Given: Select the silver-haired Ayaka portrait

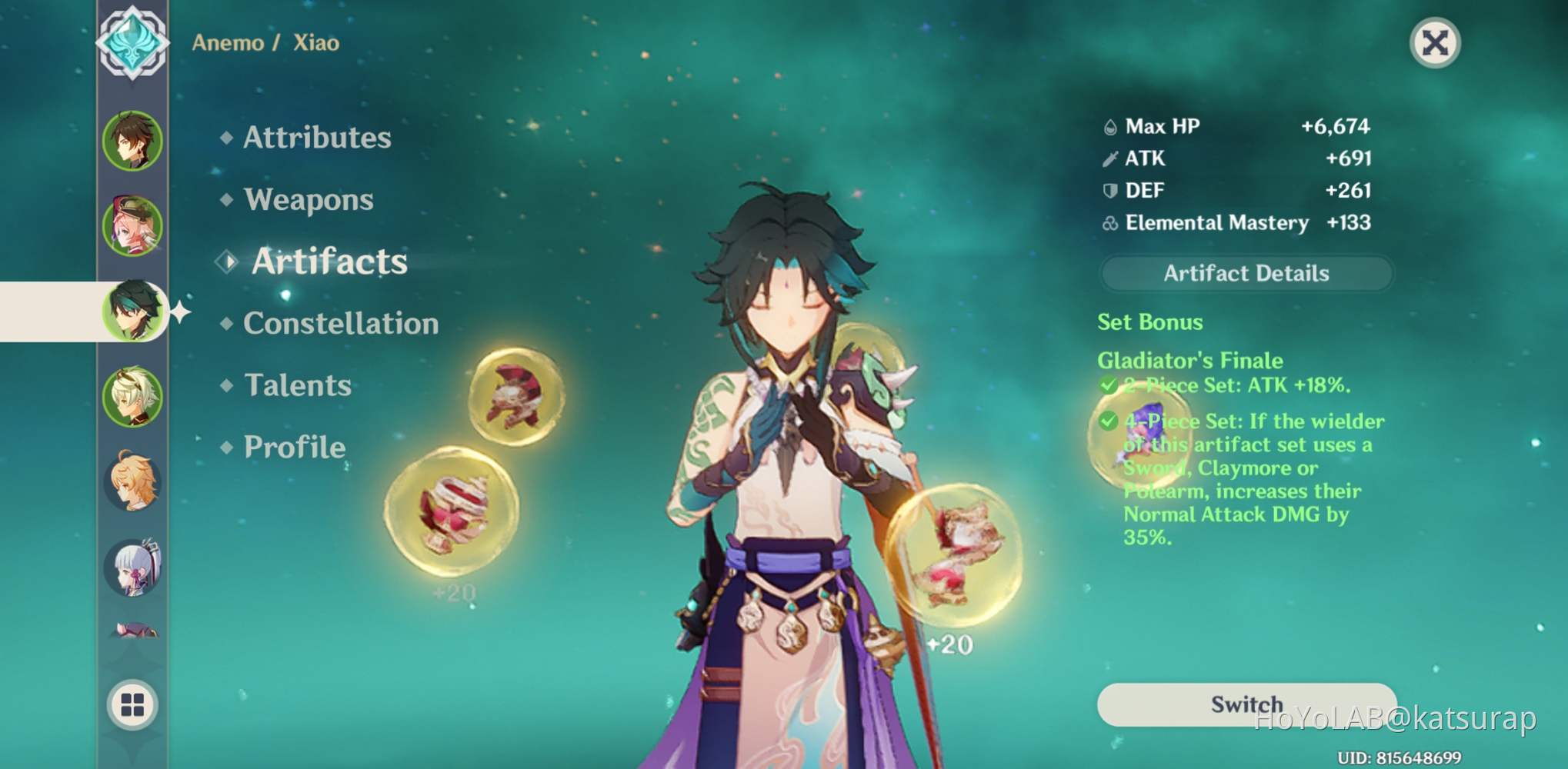Looking at the screenshot, I should tap(132, 568).
